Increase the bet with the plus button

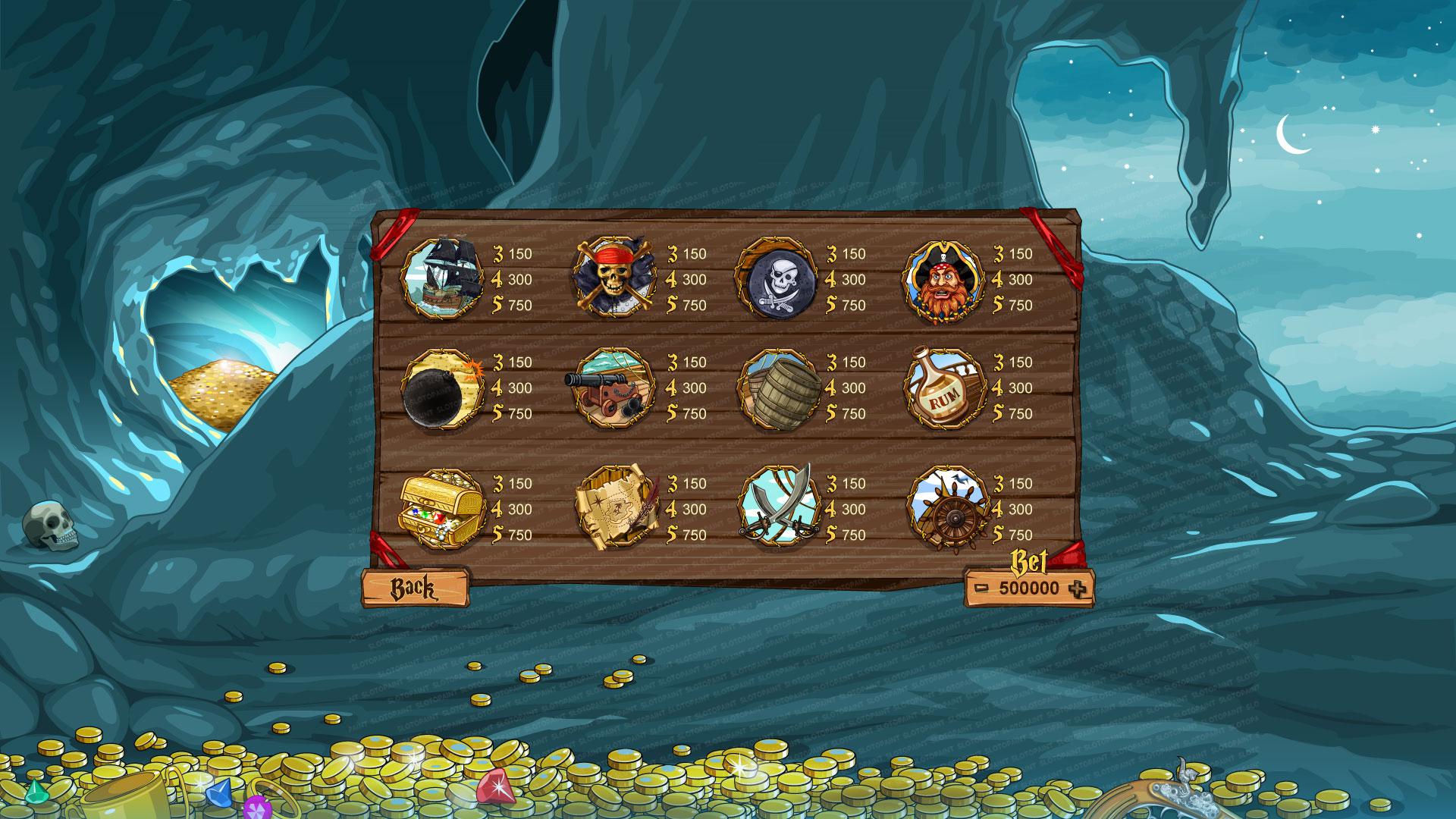point(1076,588)
